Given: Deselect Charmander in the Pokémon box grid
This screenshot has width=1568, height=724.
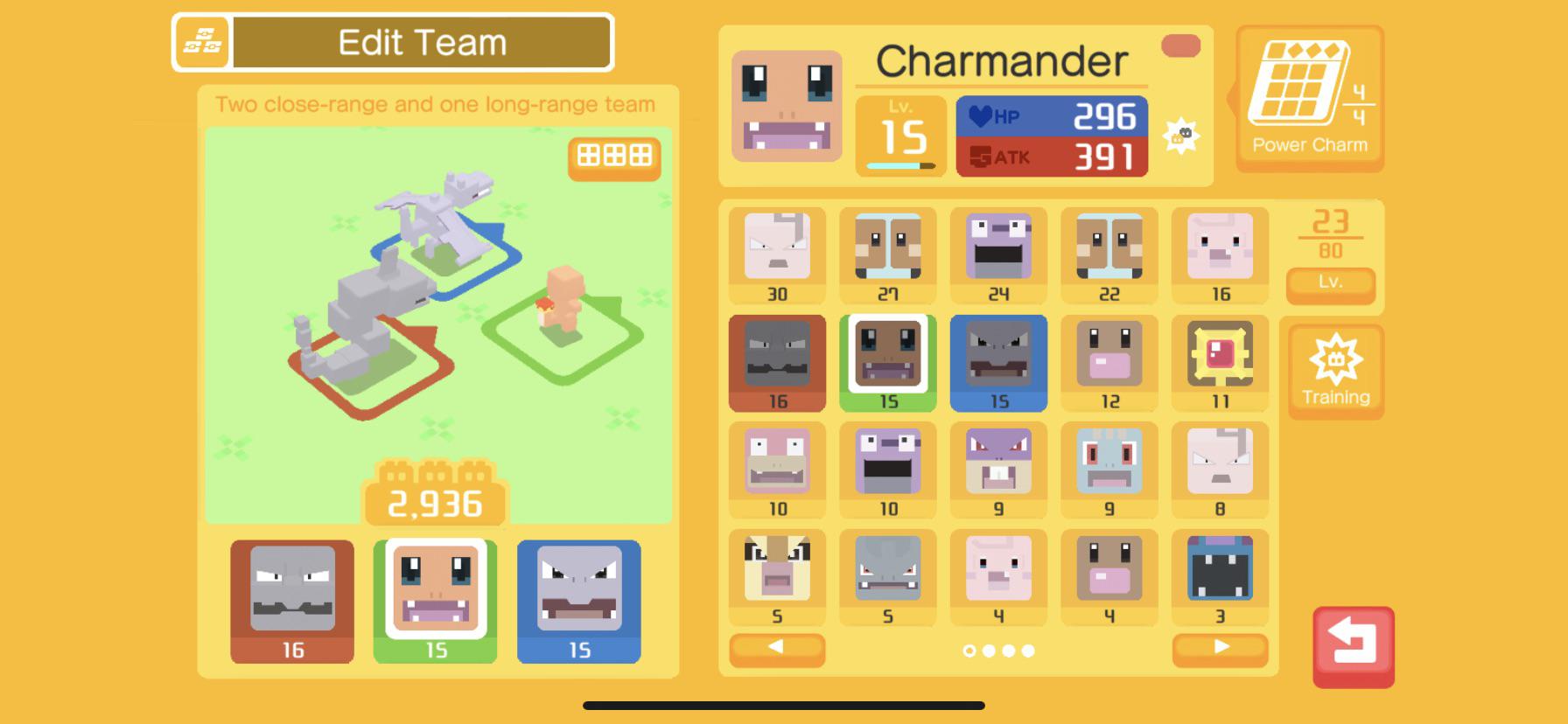Looking at the screenshot, I should [887, 362].
